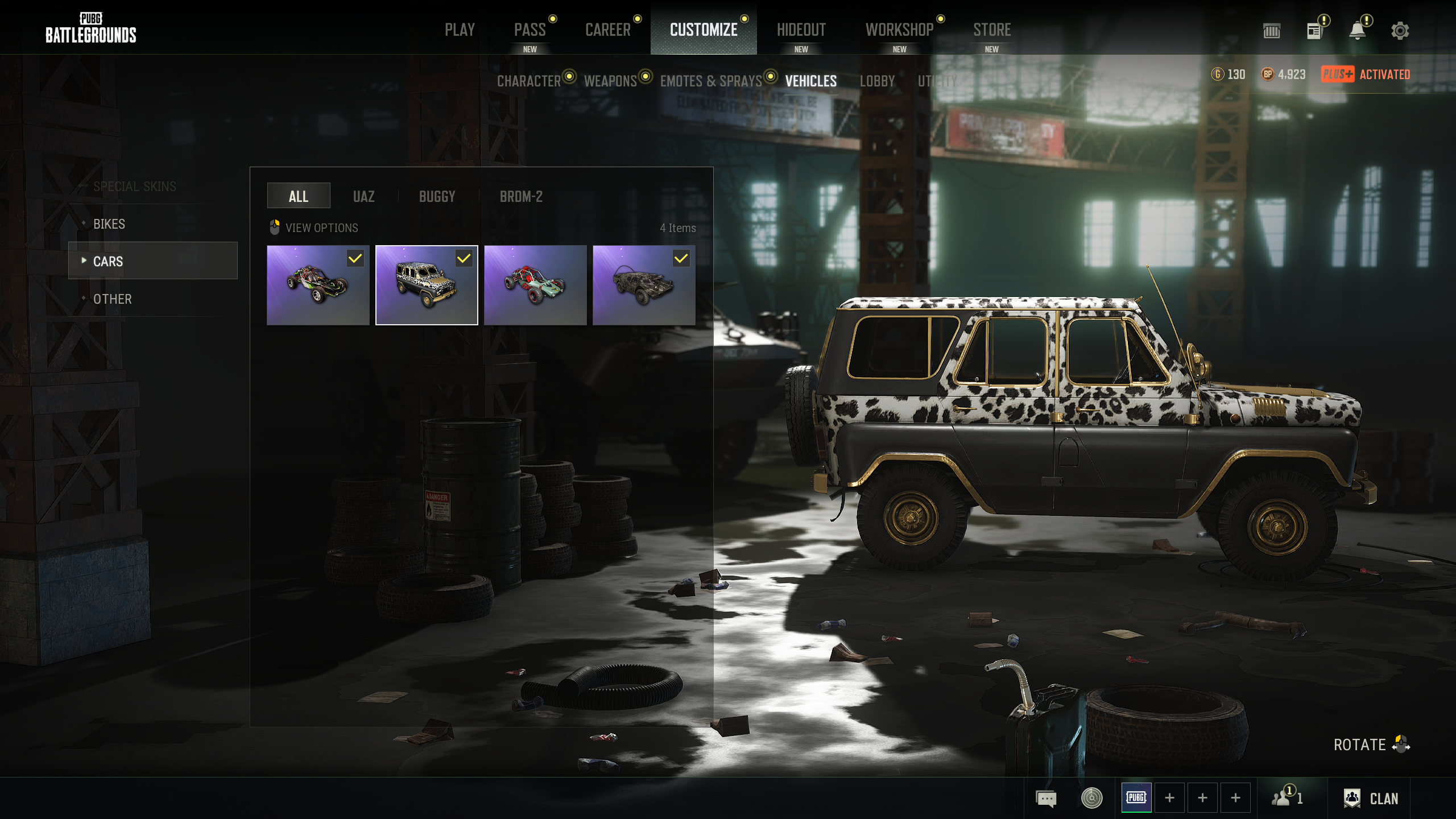Image resolution: width=1456 pixels, height=819 pixels.
Task: Filter skins by UAZ
Action: [x=363, y=196]
